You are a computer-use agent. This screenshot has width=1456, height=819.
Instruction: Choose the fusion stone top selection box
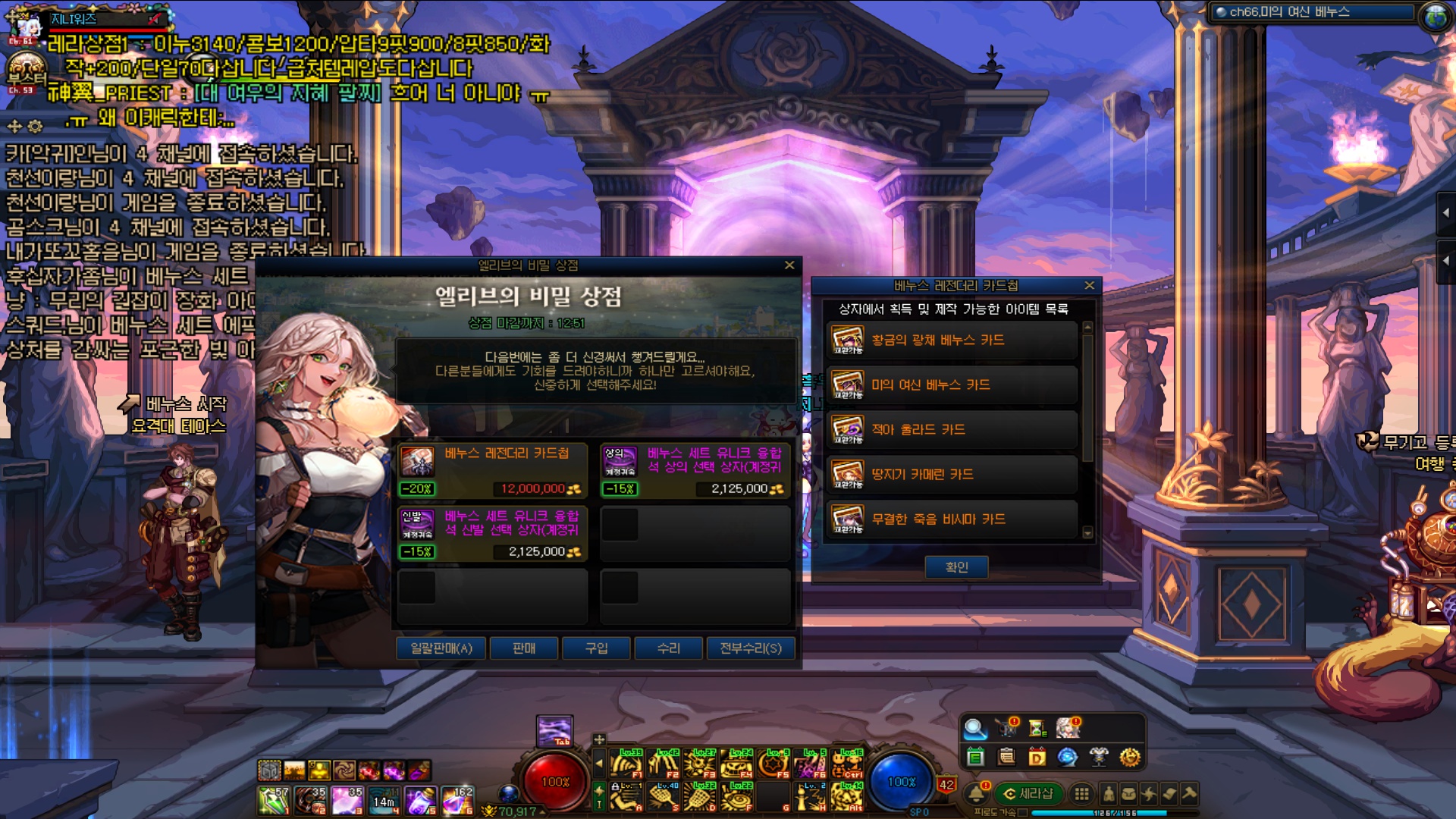point(695,470)
